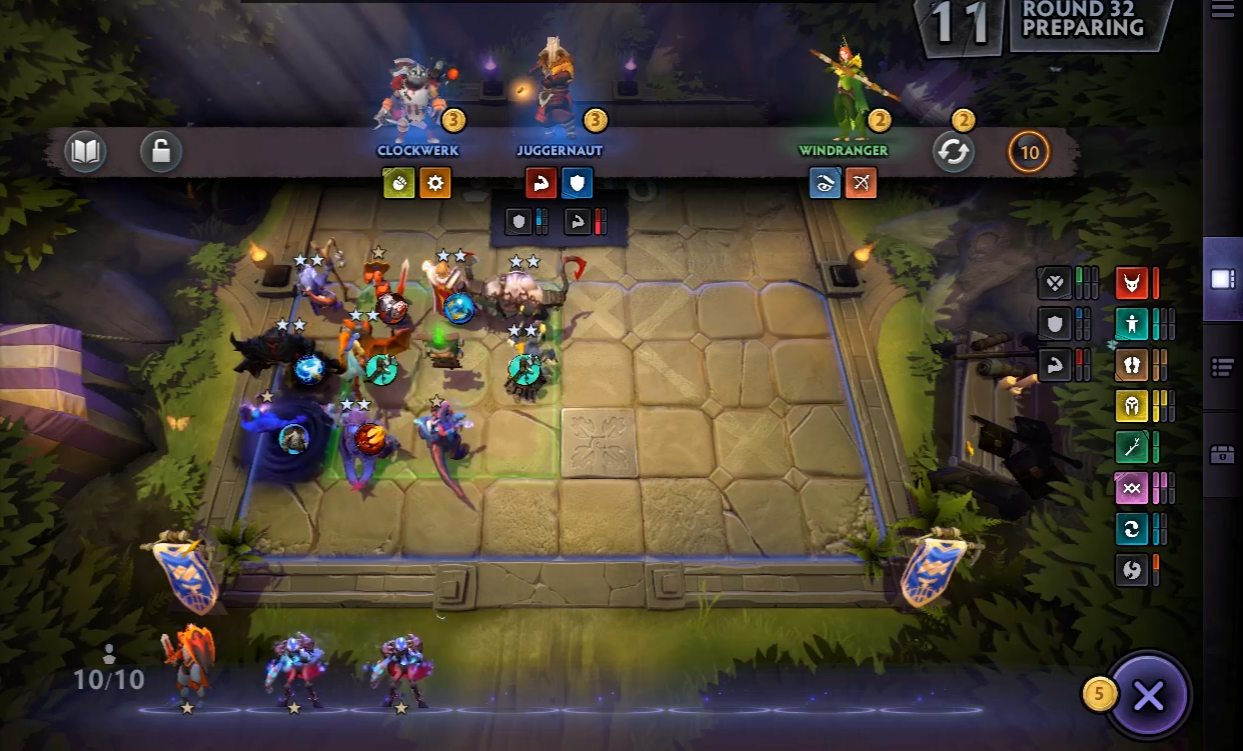
Task: Inspect the yellow helmet alliance icon
Action: pyautogui.click(x=1132, y=406)
